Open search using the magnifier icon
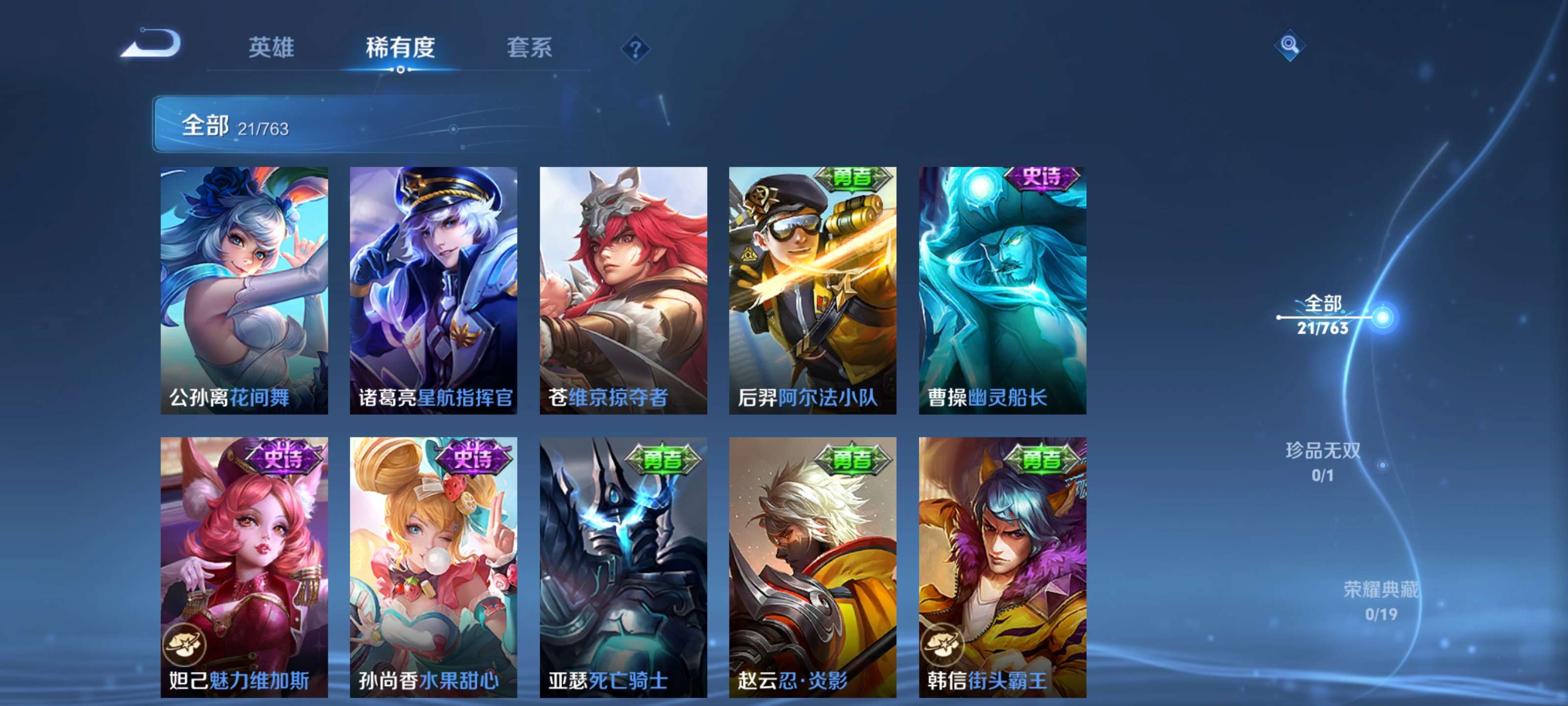The image size is (1568, 706). [x=1290, y=46]
